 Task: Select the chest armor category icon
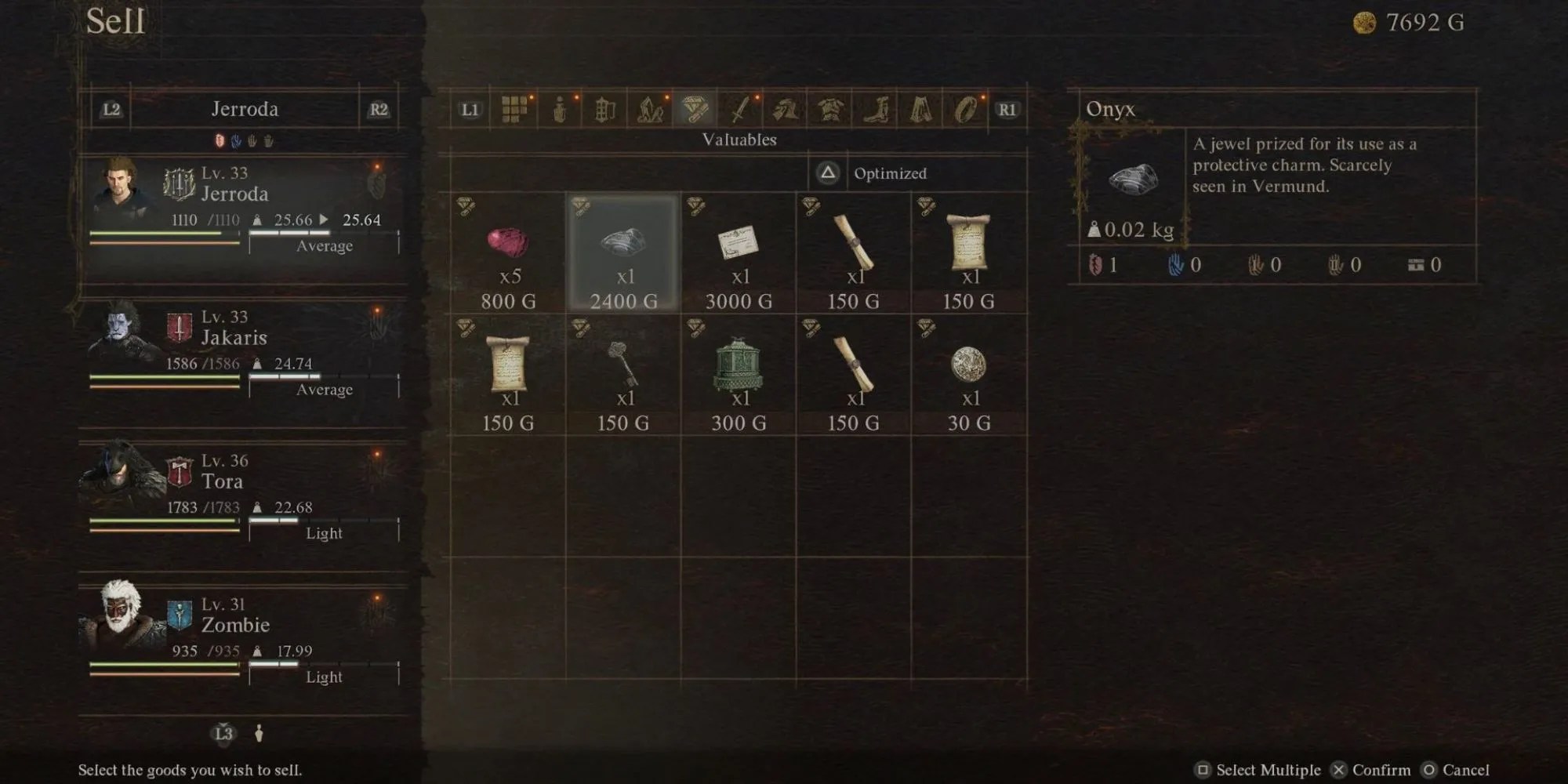click(x=831, y=111)
